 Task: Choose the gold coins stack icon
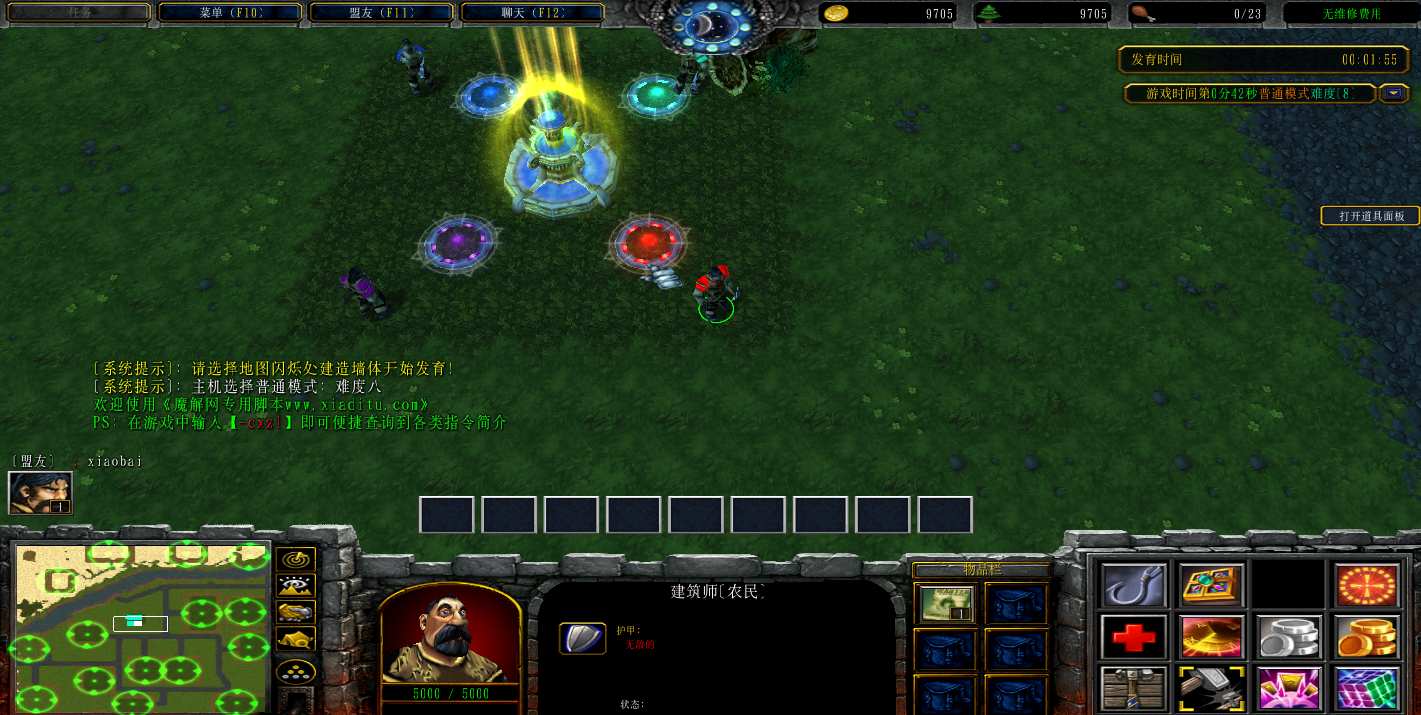point(1367,637)
